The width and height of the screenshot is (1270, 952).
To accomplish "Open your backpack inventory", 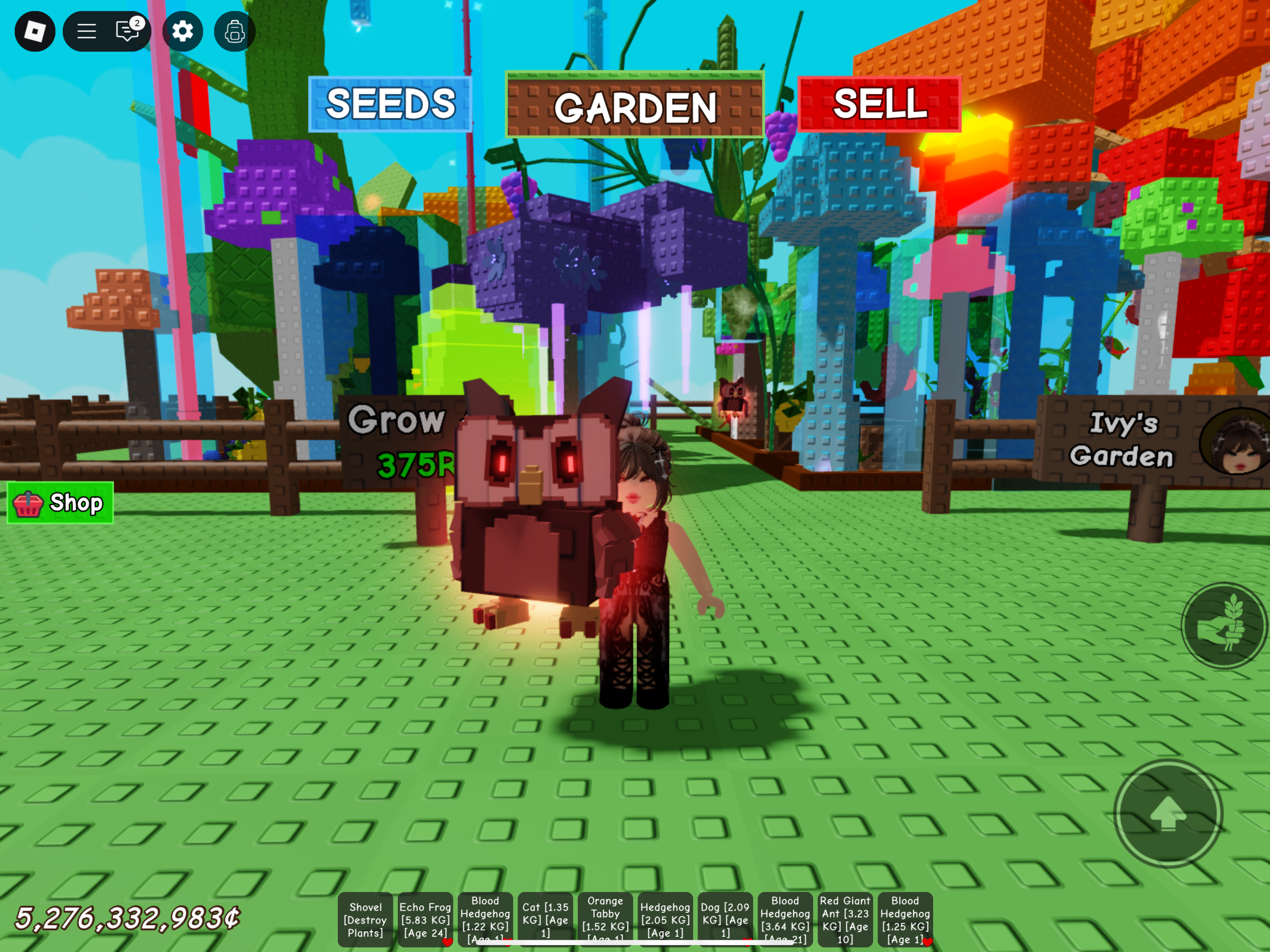I will click(x=234, y=32).
